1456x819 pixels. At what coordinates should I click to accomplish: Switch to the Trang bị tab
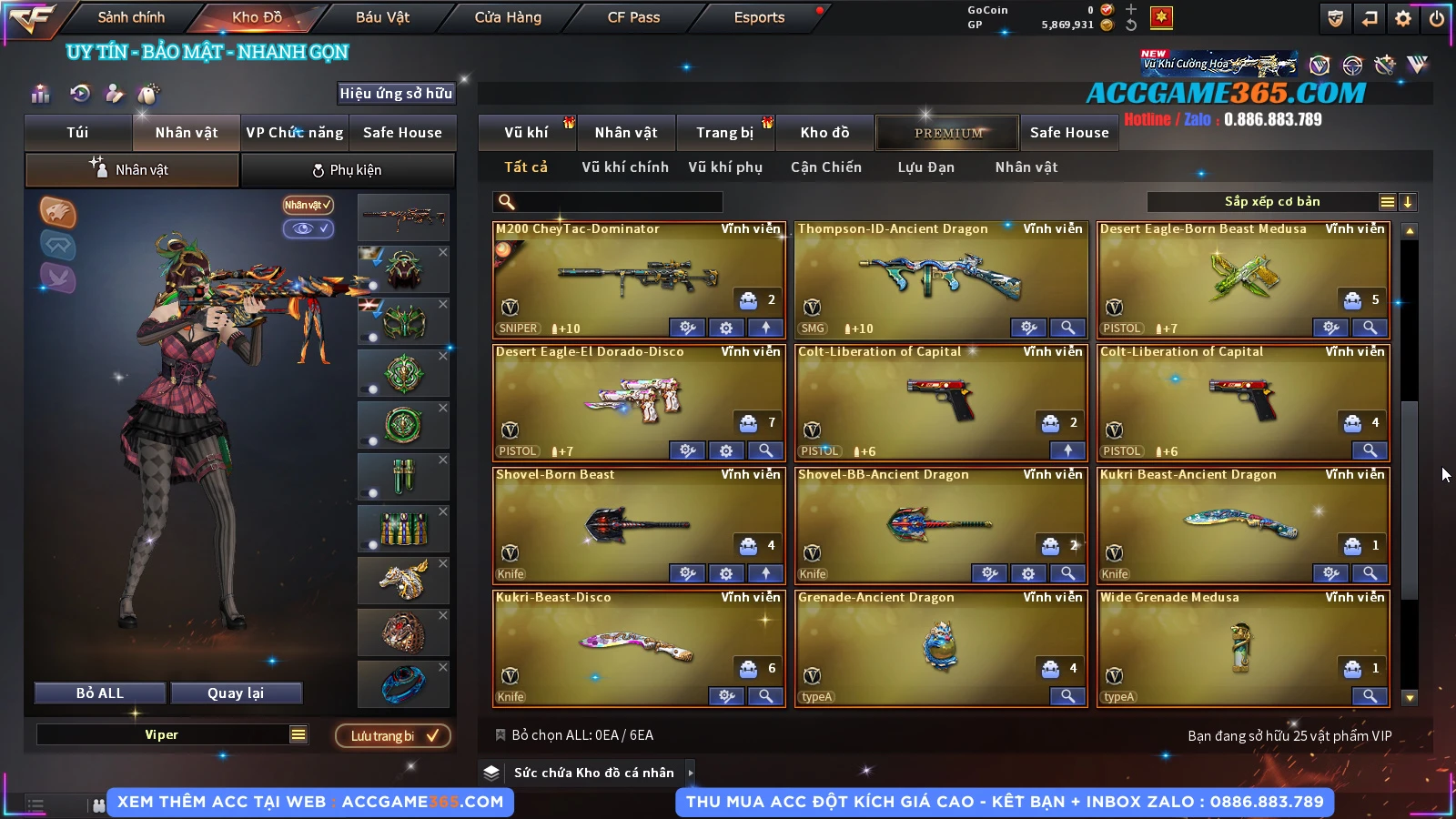[725, 133]
